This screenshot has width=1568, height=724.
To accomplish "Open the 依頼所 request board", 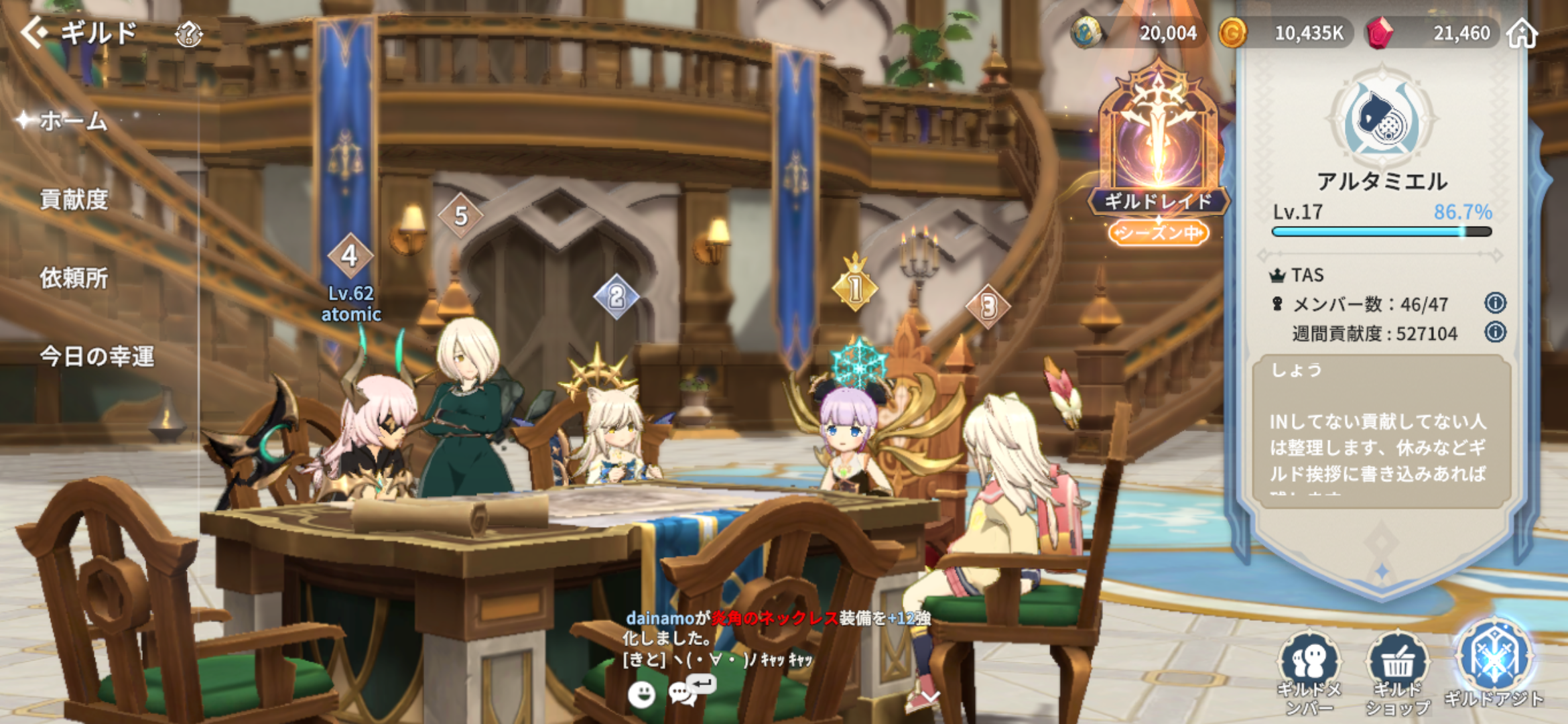I will [74, 278].
